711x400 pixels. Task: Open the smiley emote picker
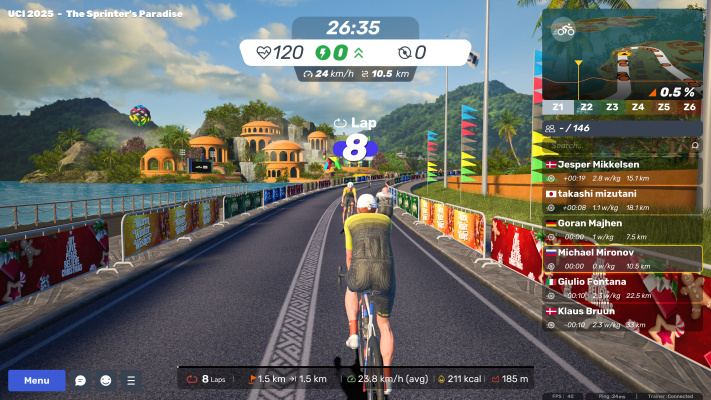(105, 381)
